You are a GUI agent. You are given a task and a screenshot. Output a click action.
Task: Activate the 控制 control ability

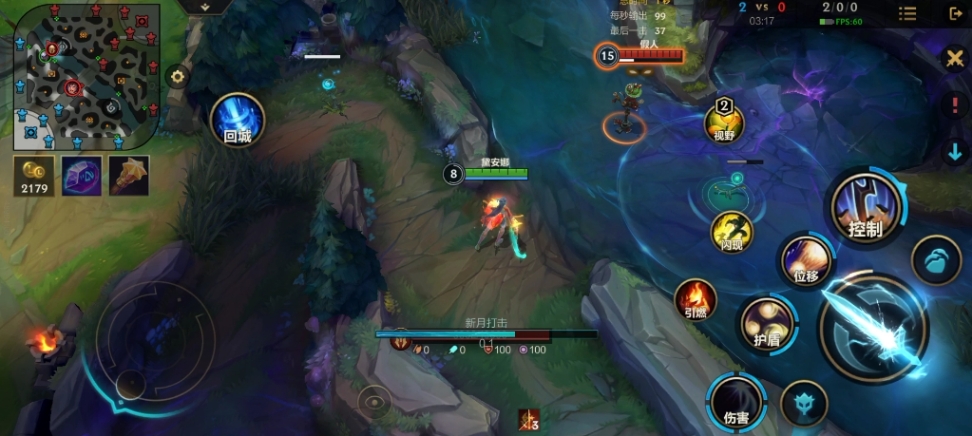(865, 207)
